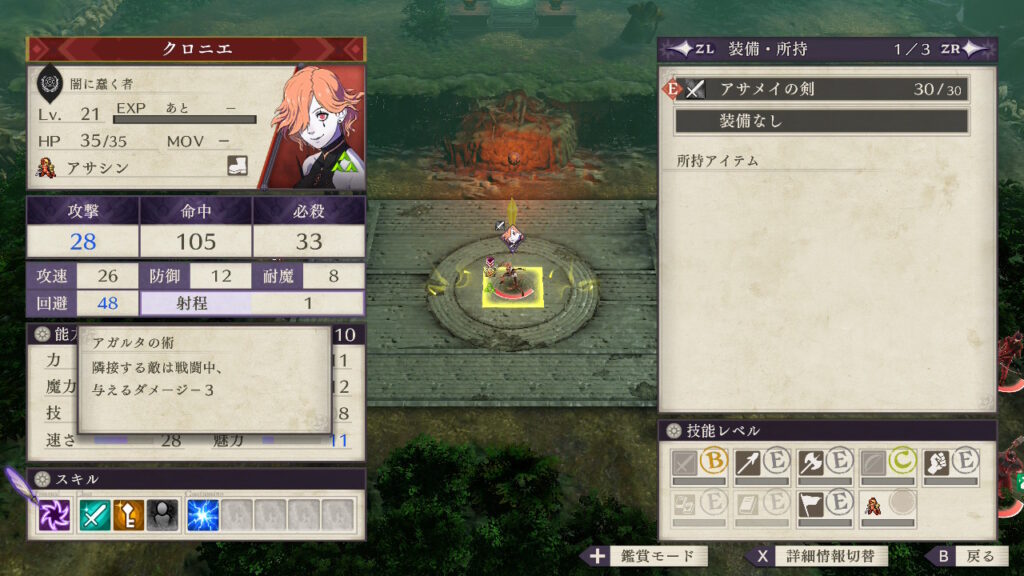This screenshot has height=576, width=1024.
Task: Click the axe skill level tile
Action: (x=823, y=465)
